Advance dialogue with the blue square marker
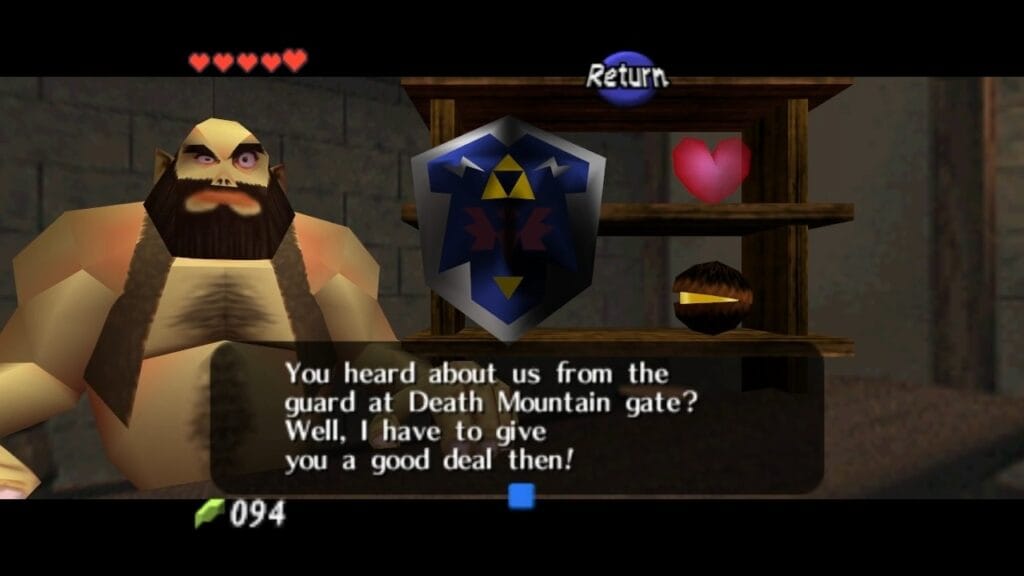This screenshot has width=1024, height=576. 521,495
